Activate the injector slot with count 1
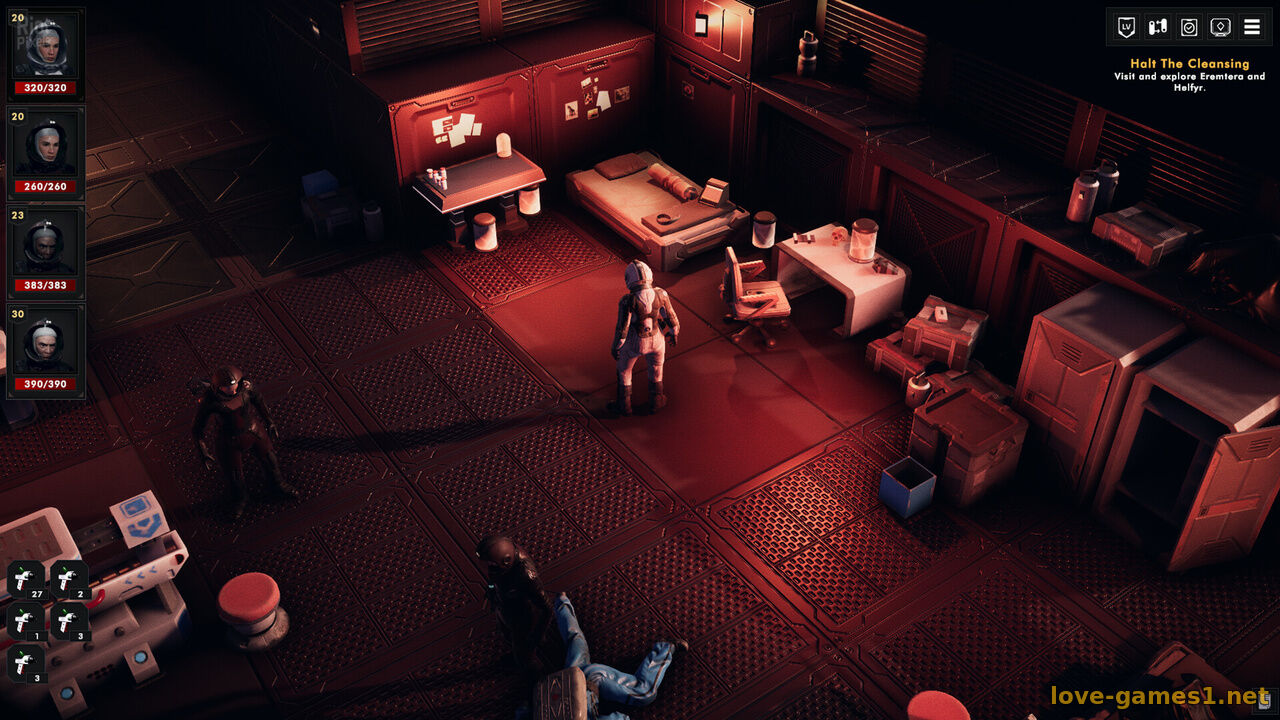Viewport: 1280px width, 720px height. [25, 622]
